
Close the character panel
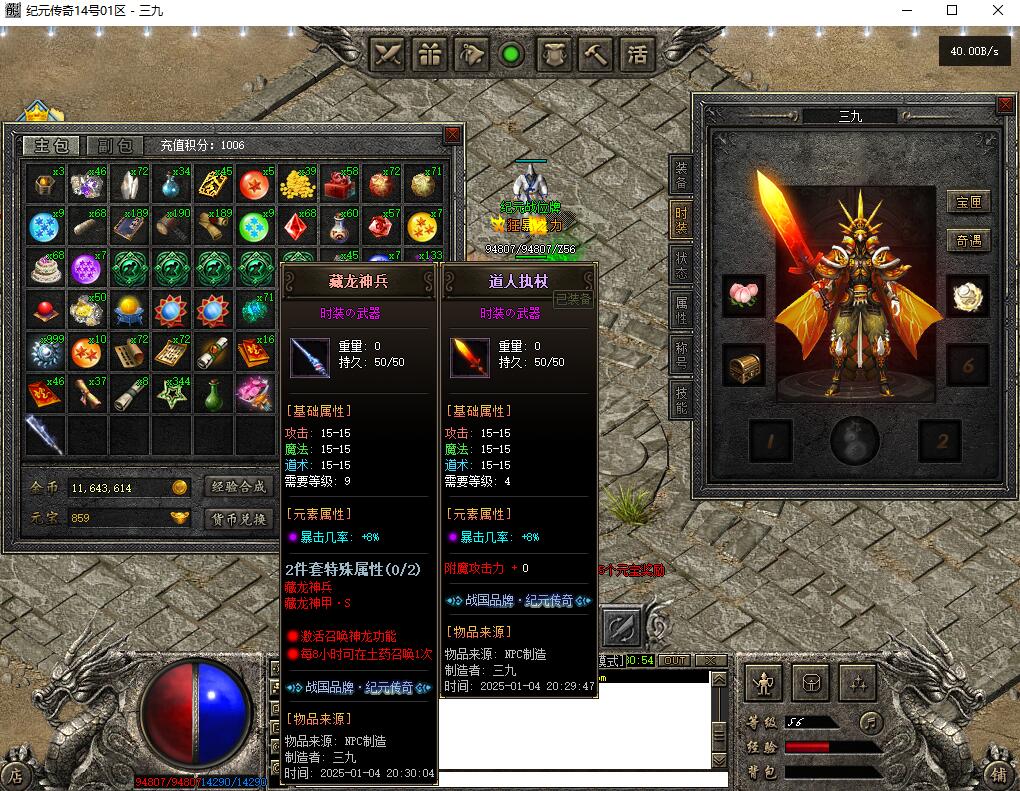[x=1005, y=105]
